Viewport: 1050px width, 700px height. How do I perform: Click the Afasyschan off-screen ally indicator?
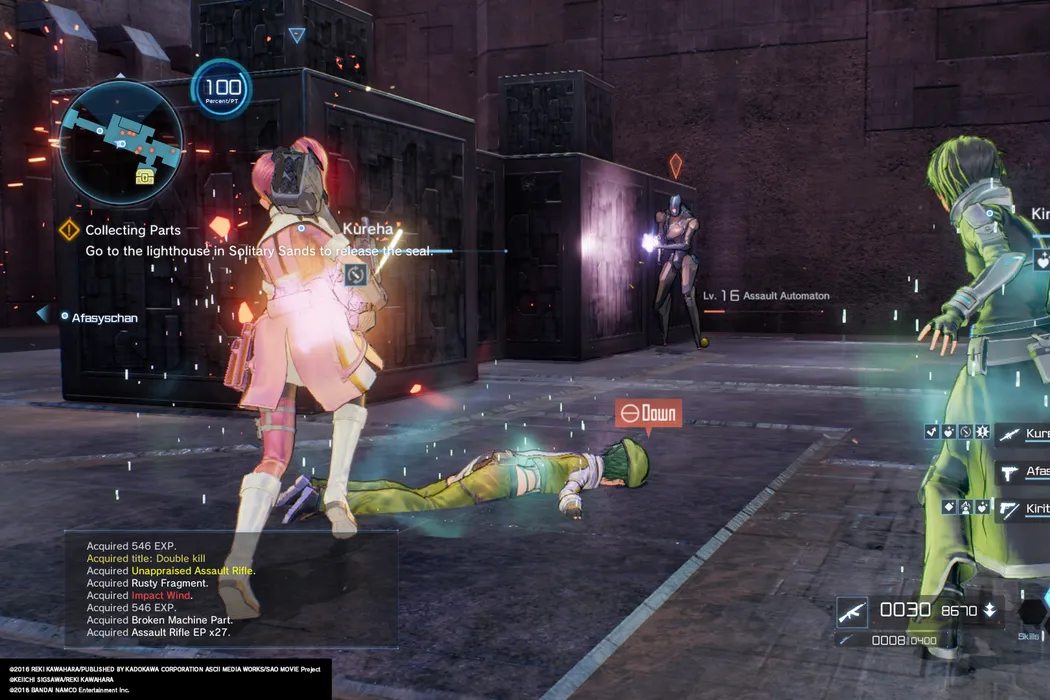[x=95, y=317]
